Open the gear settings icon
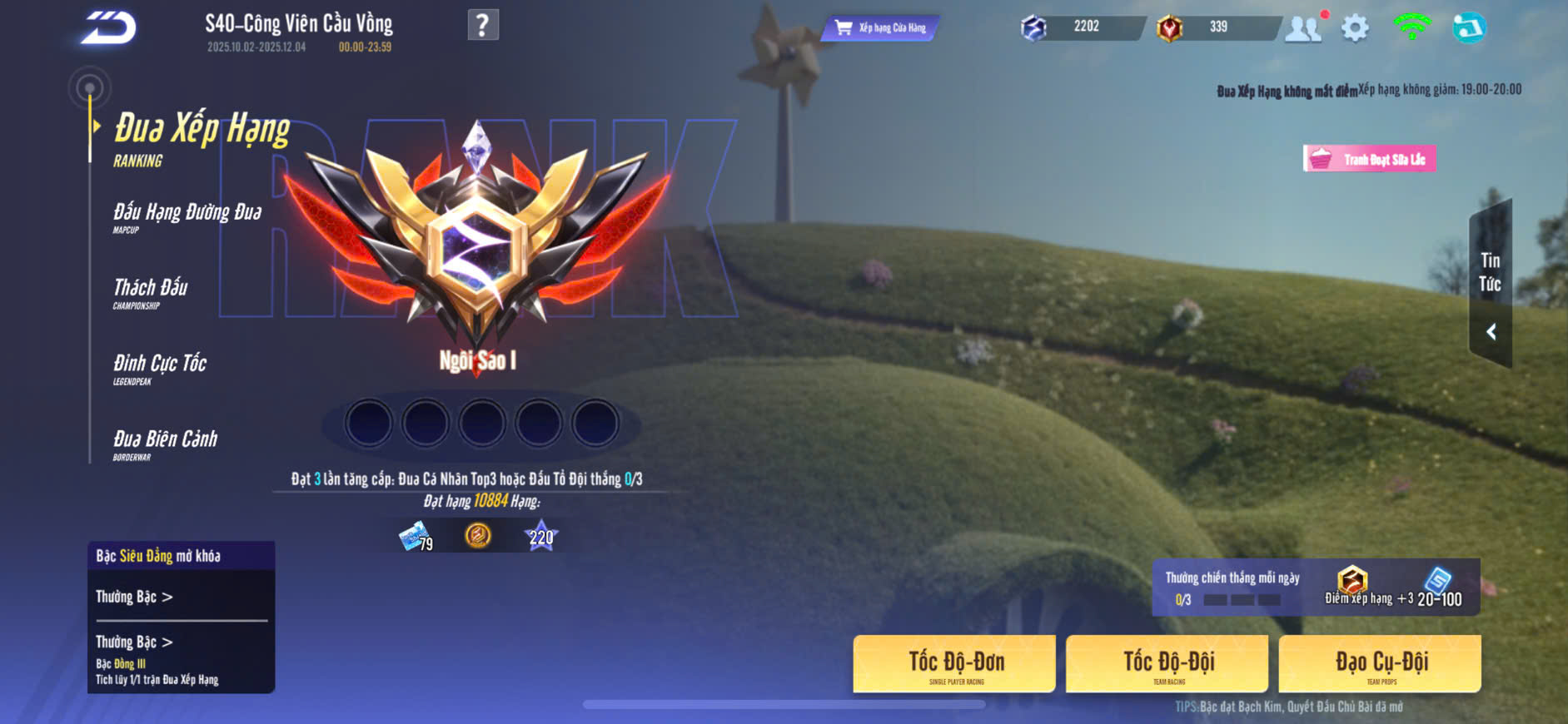This screenshot has height=724, width=1568. 1355,27
